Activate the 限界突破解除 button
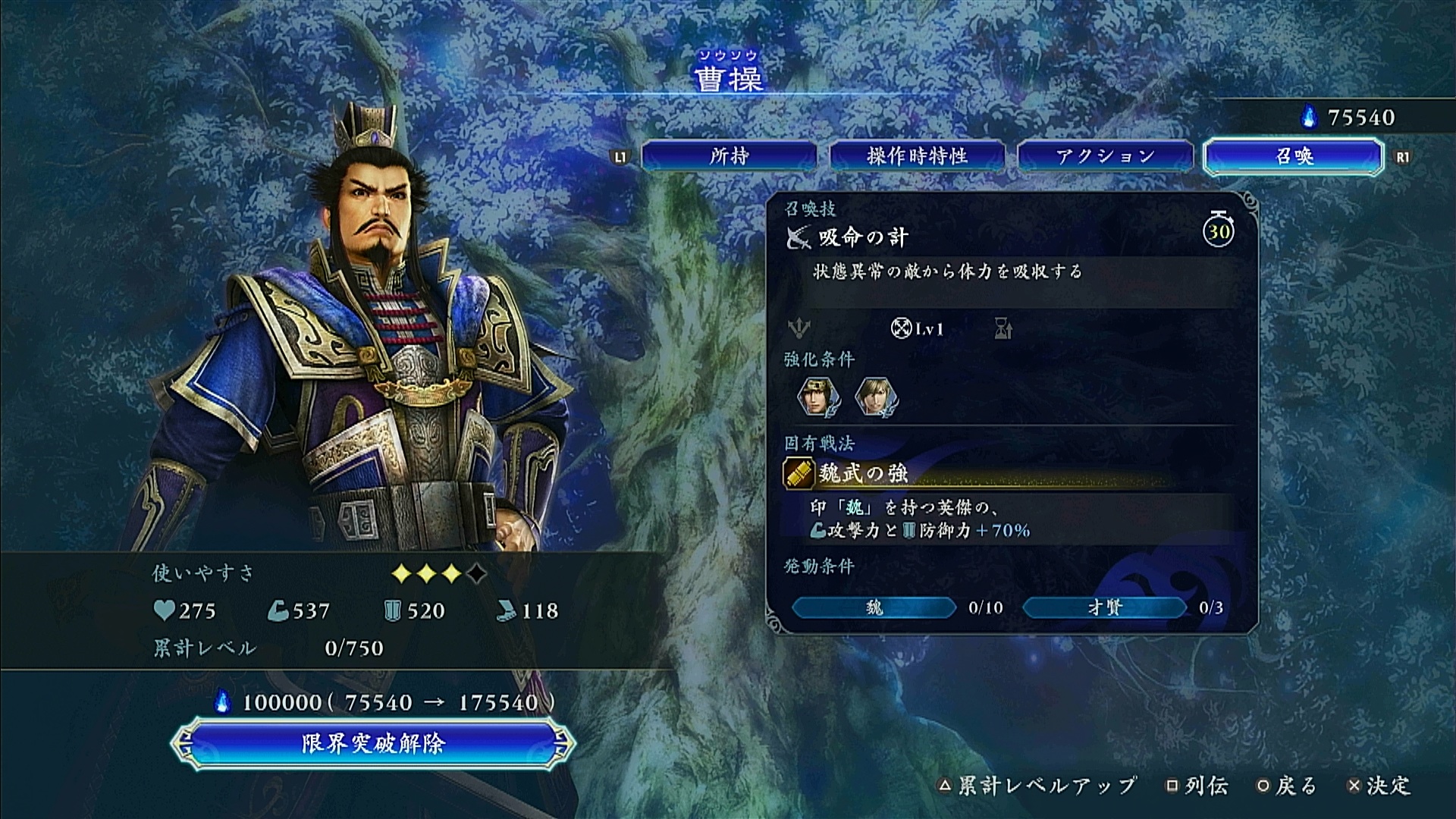Image resolution: width=1456 pixels, height=819 pixels. pyautogui.click(x=372, y=743)
